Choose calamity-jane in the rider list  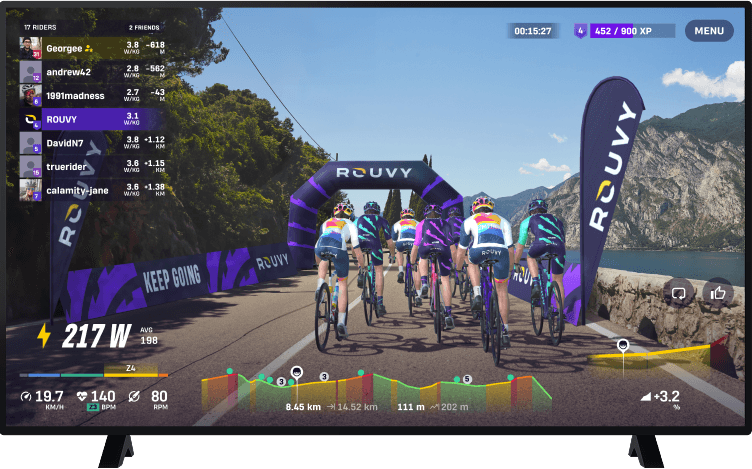click(x=92, y=189)
